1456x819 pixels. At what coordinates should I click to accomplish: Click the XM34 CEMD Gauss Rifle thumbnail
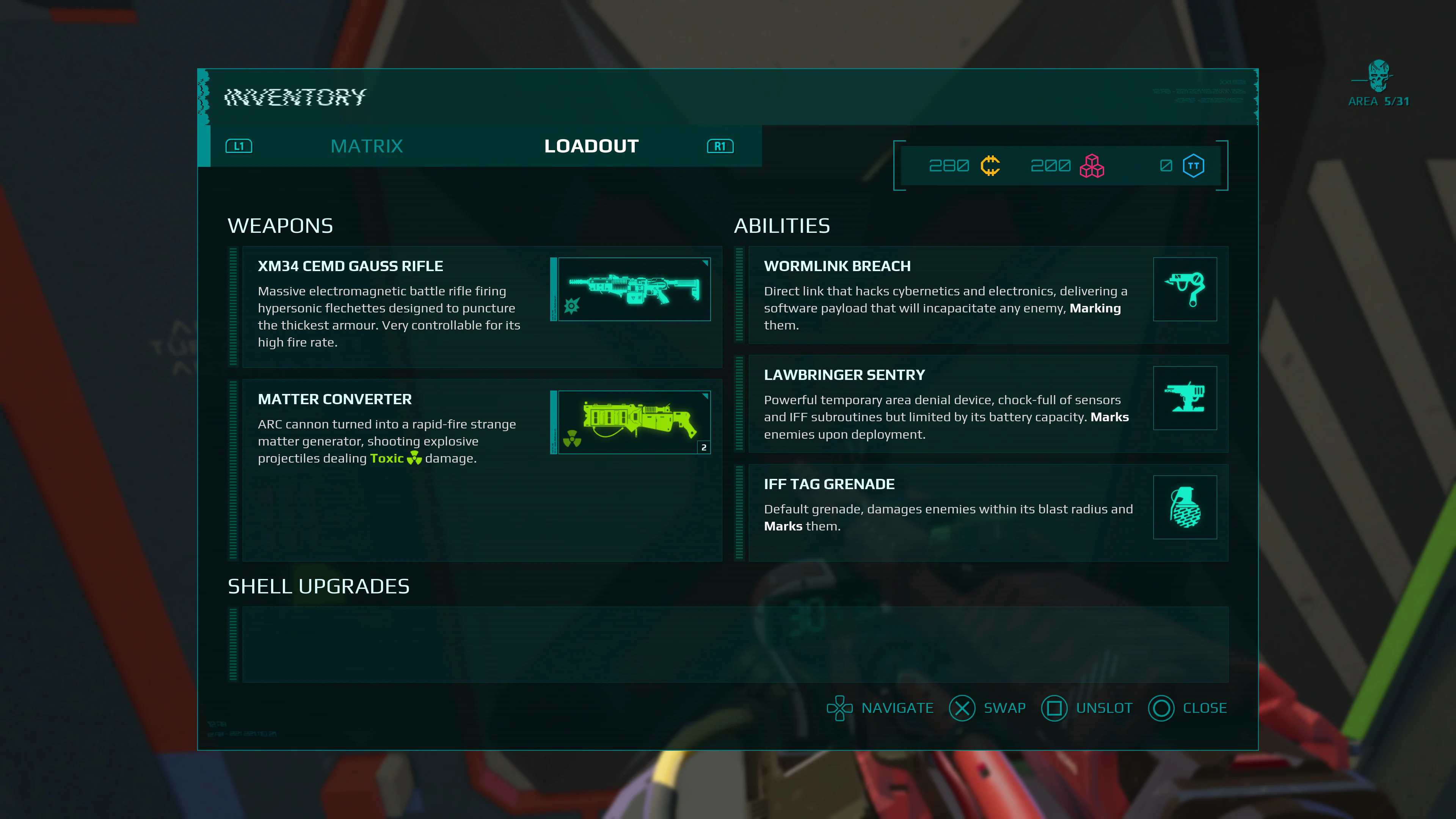(631, 289)
